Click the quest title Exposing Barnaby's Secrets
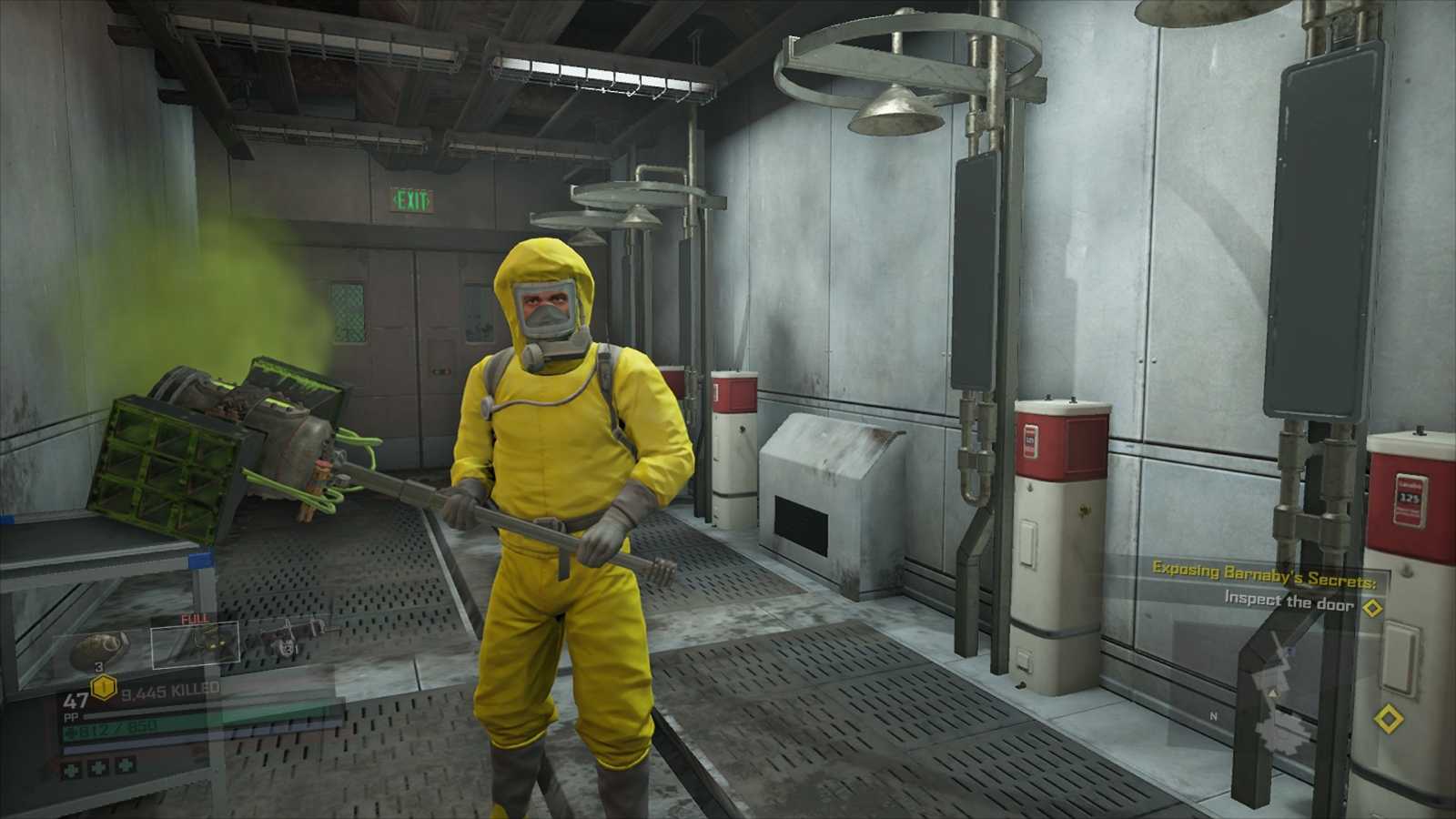The height and width of the screenshot is (819, 1456). click(1265, 576)
